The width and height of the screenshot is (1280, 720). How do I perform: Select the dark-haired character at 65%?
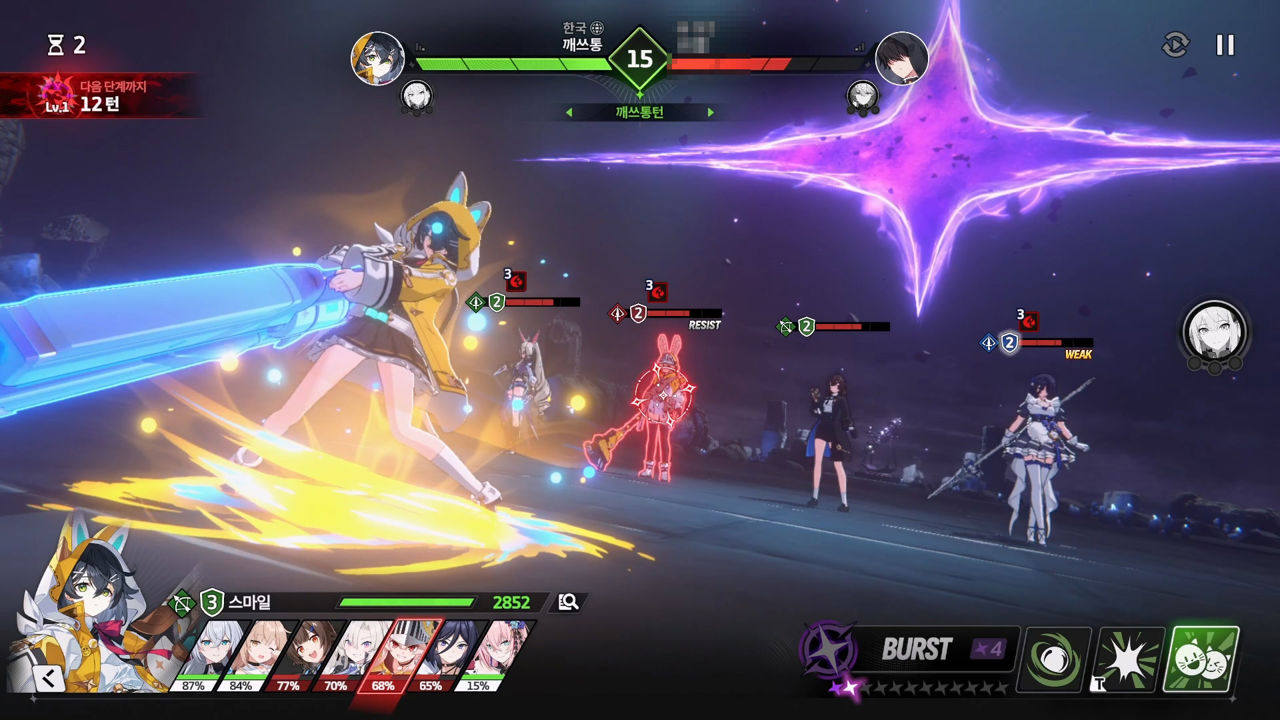click(446, 655)
